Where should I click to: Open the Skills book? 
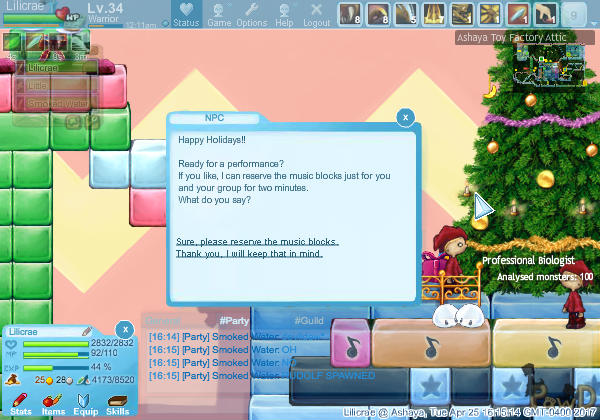click(x=117, y=402)
